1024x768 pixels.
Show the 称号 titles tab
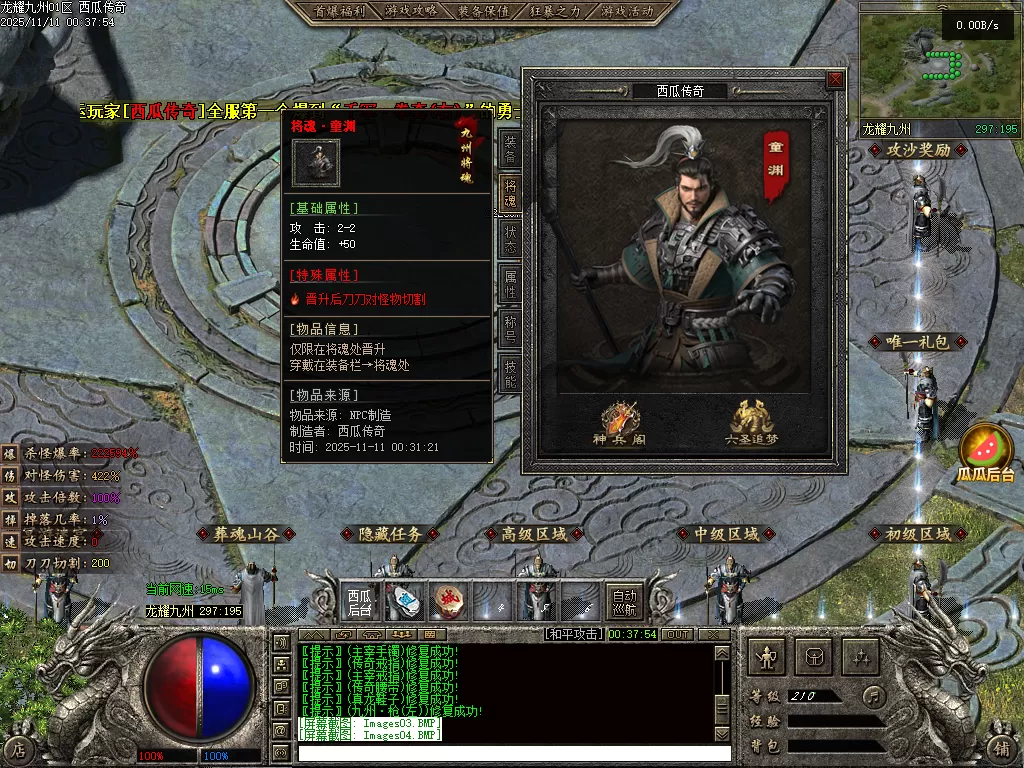(510, 329)
